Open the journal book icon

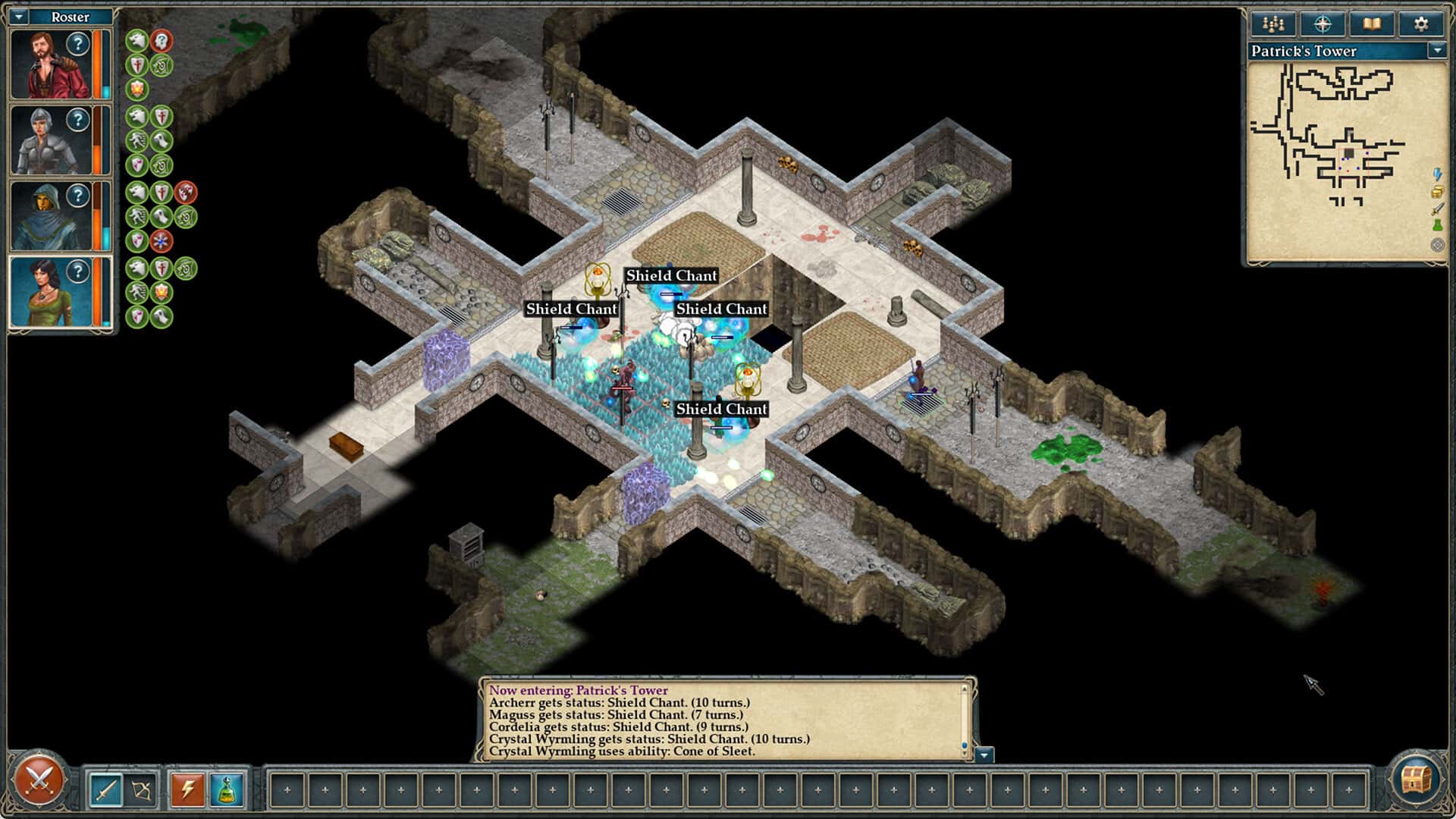[x=1373, y=24]
